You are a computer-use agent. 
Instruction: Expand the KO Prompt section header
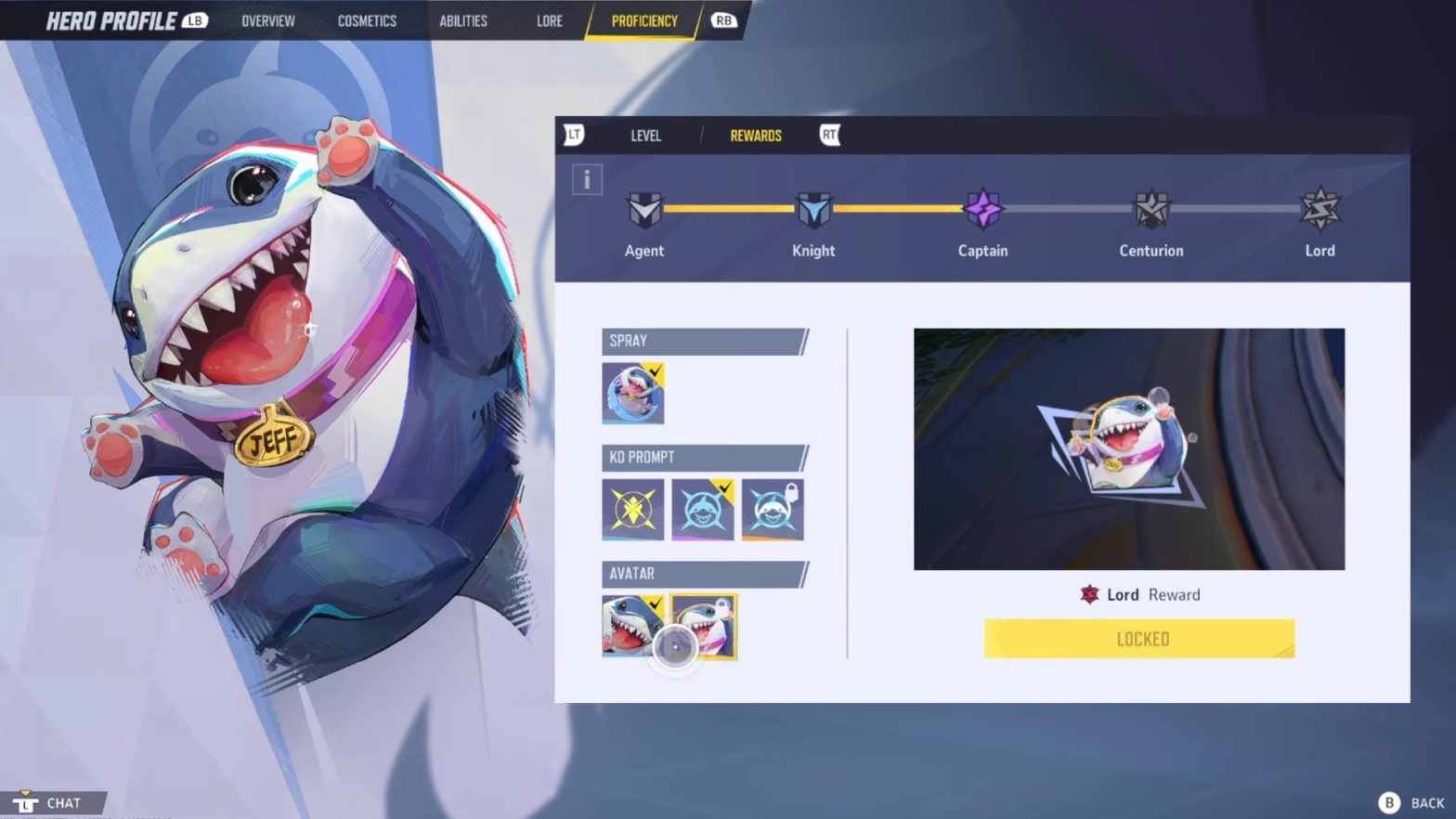coord(703,457)
